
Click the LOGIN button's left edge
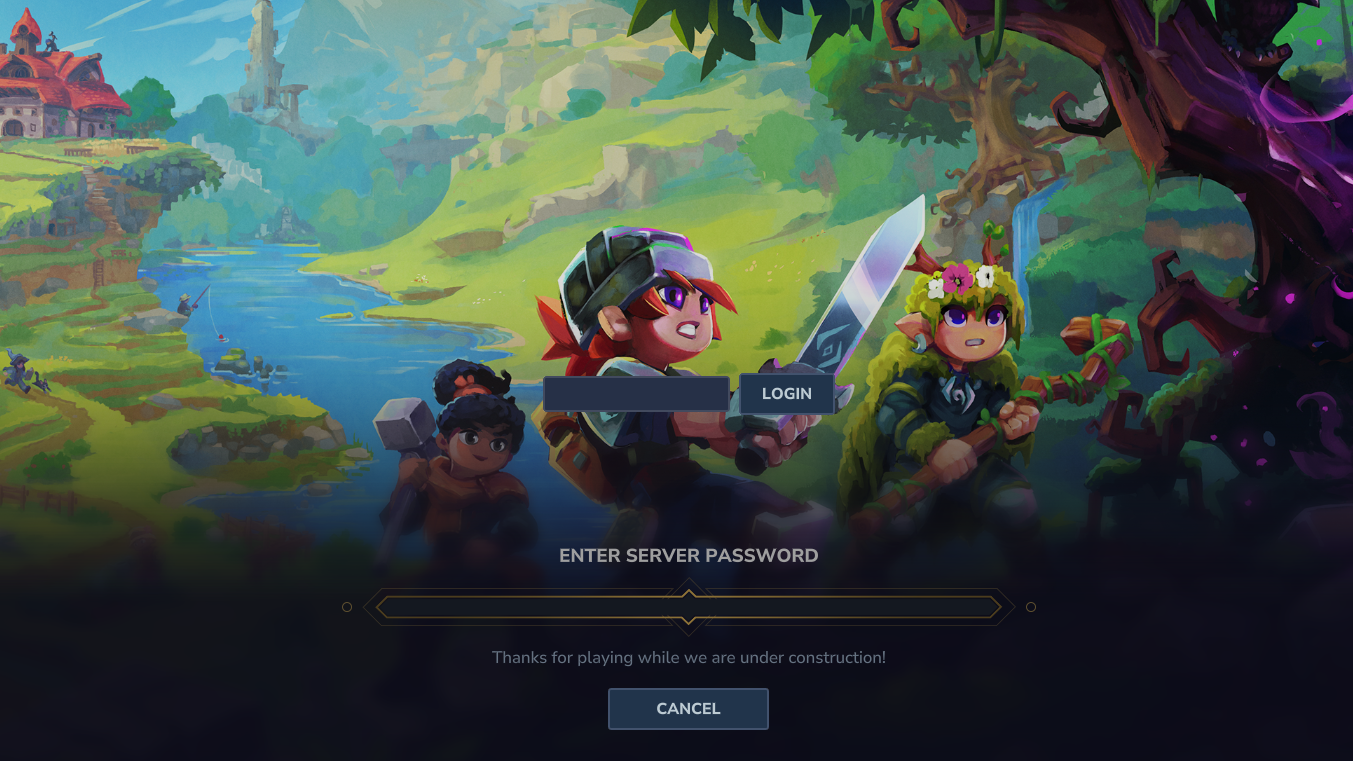[x=742, y=393]
